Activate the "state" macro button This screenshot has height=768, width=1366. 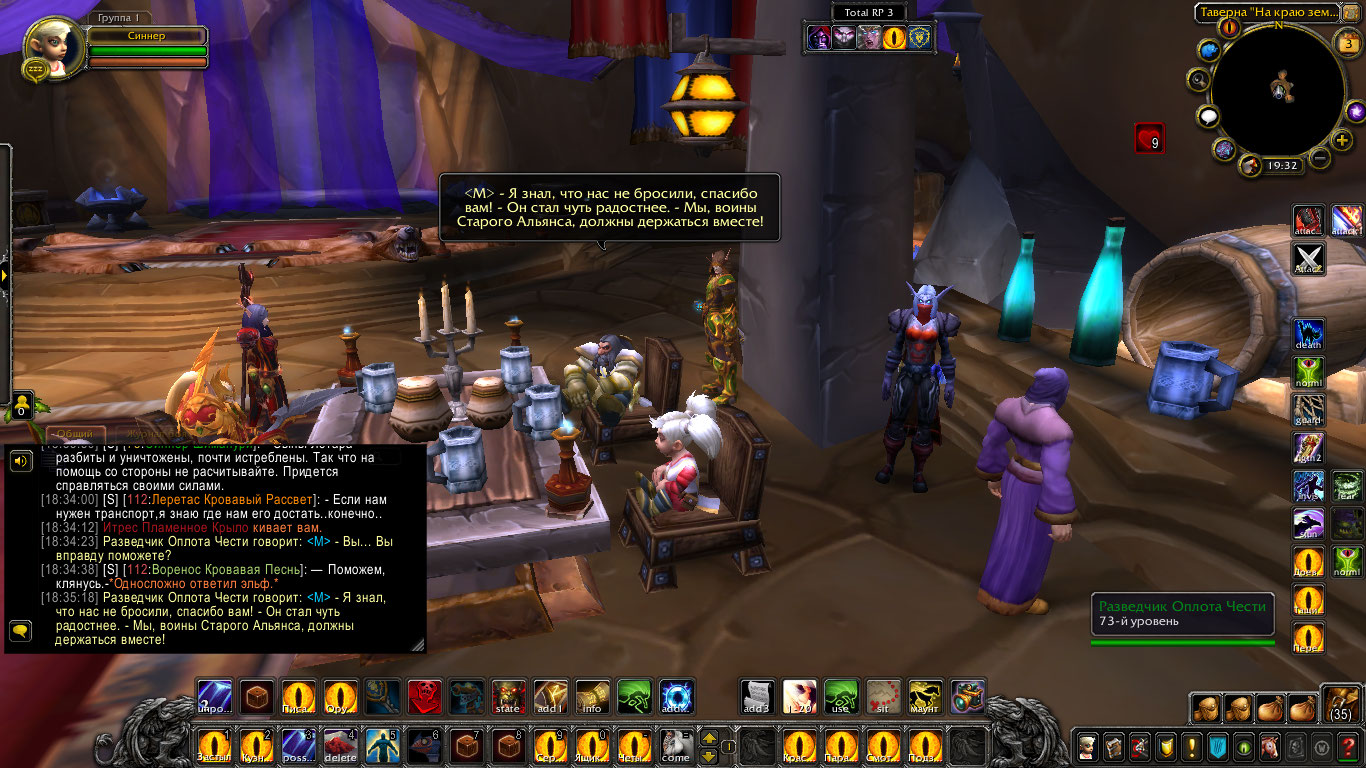click(x=509, y=697)
